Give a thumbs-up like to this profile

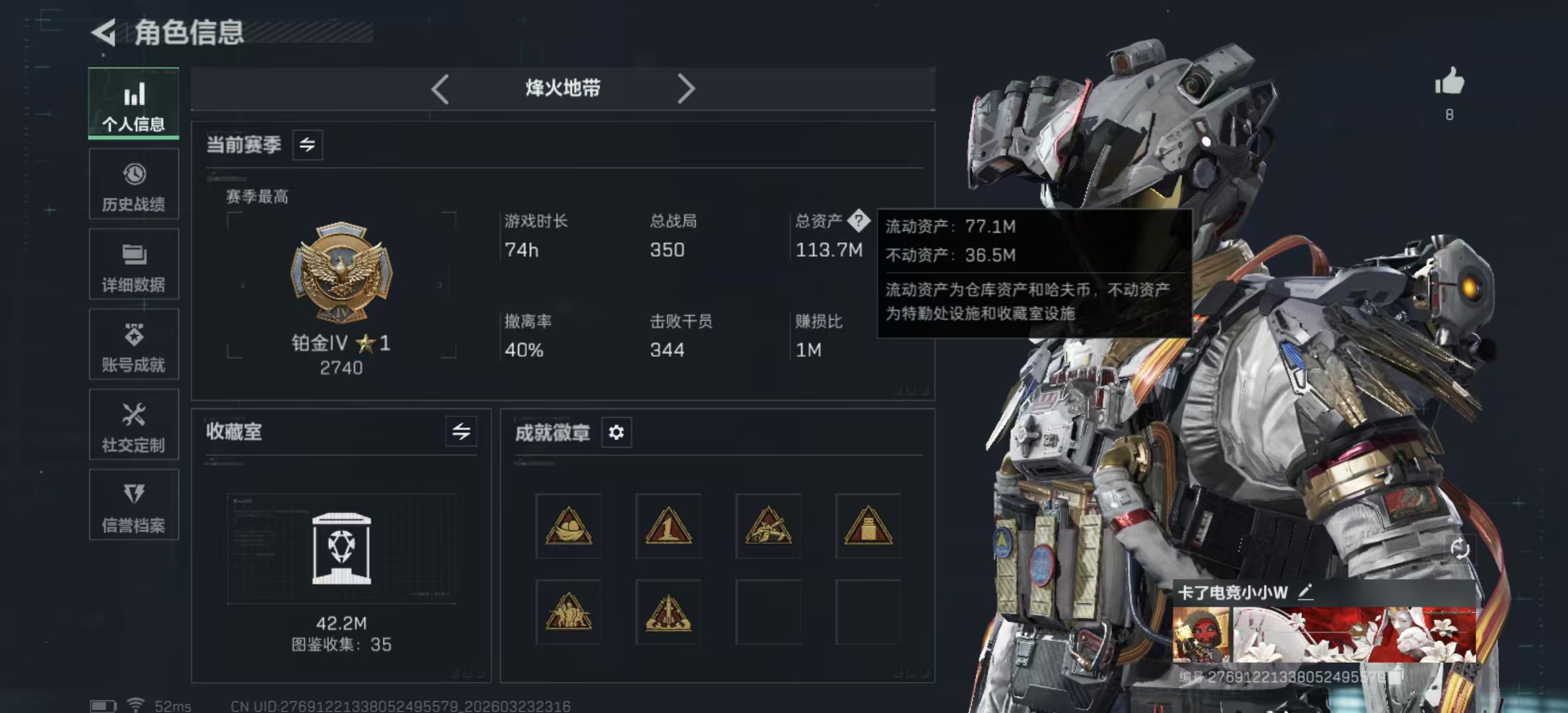click(1449, 83)
